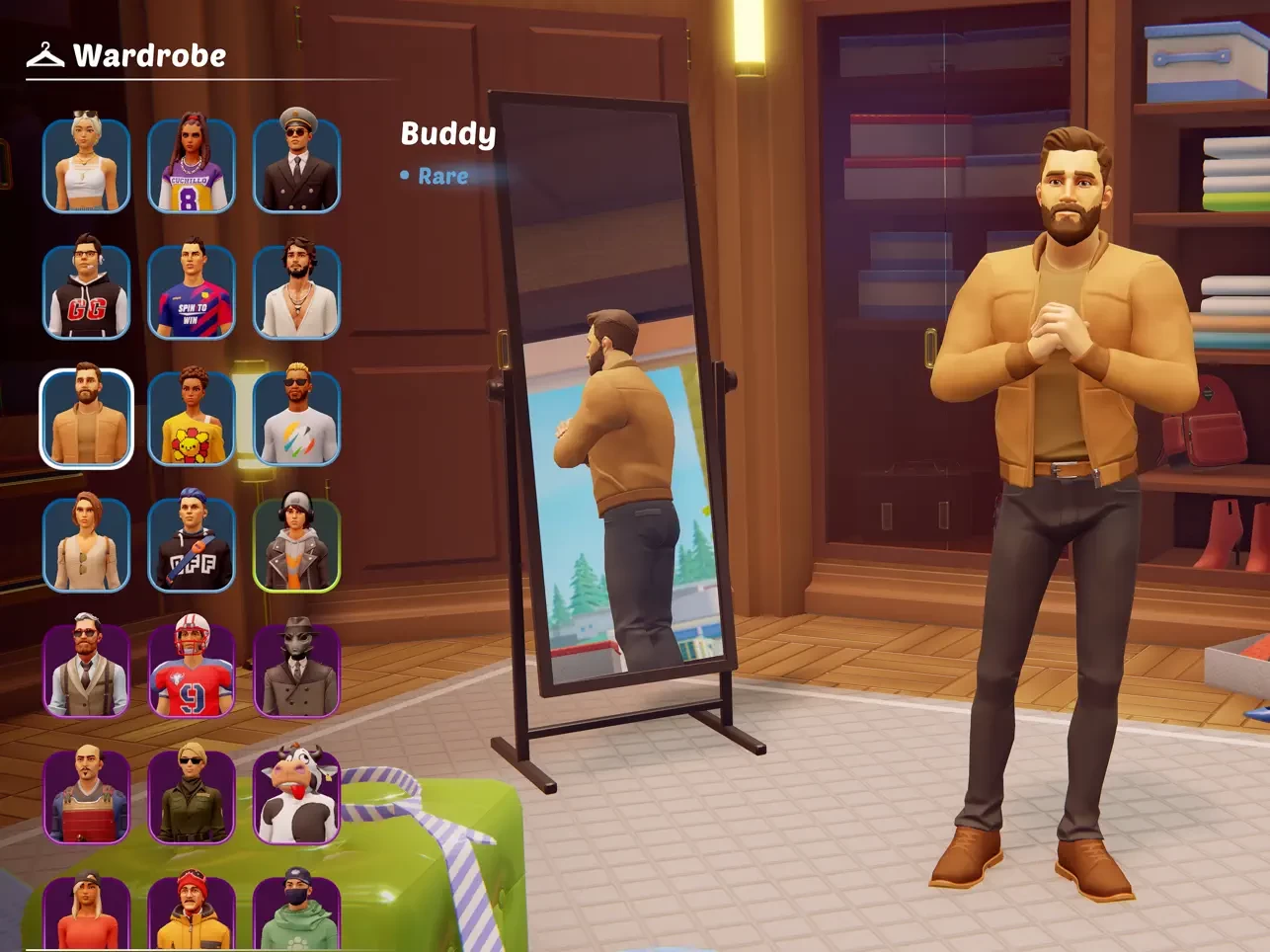Select the bald mustached man skin
The image size is (1270, 952).
(87, 797)
